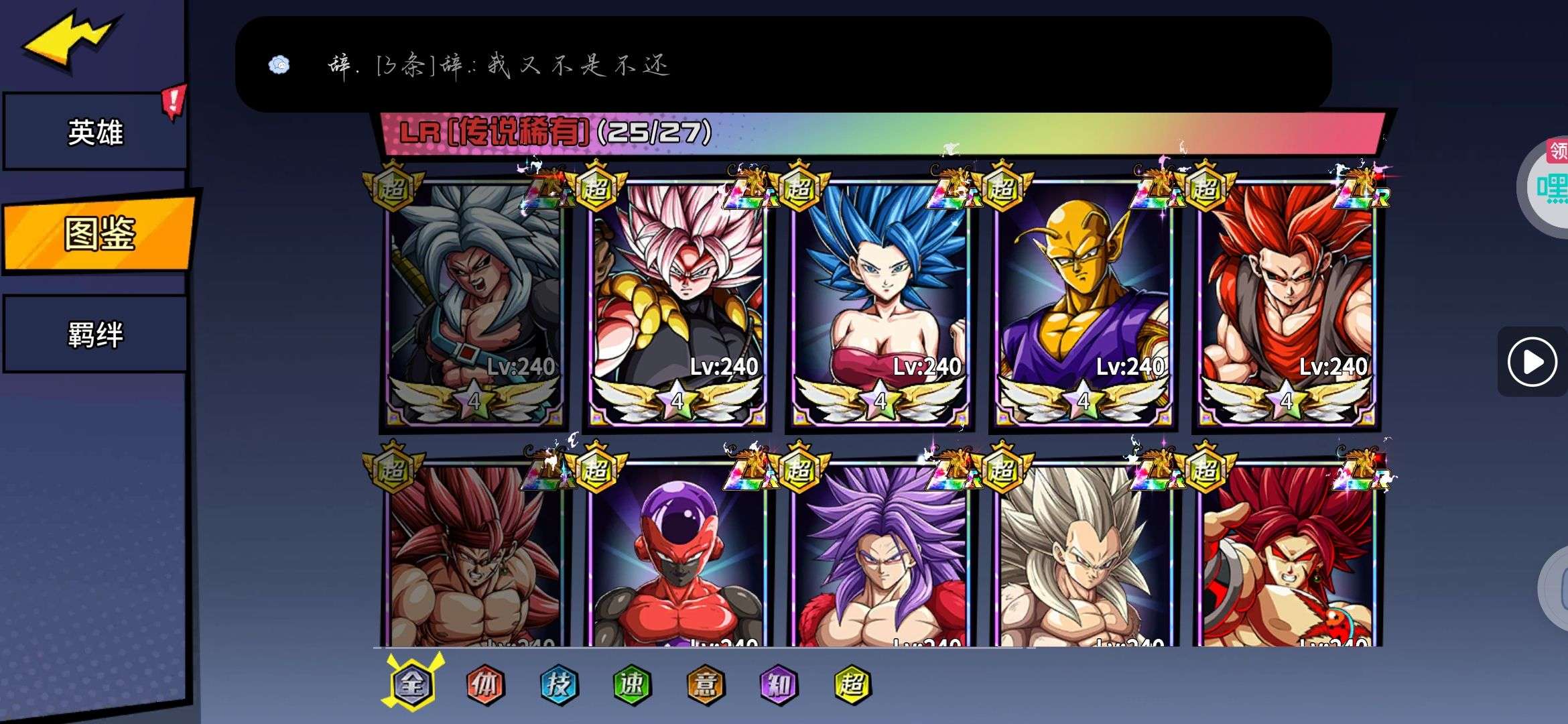Open the 英雄 heroes menu
The image size is (1568, 724).
tap(95, 132)
